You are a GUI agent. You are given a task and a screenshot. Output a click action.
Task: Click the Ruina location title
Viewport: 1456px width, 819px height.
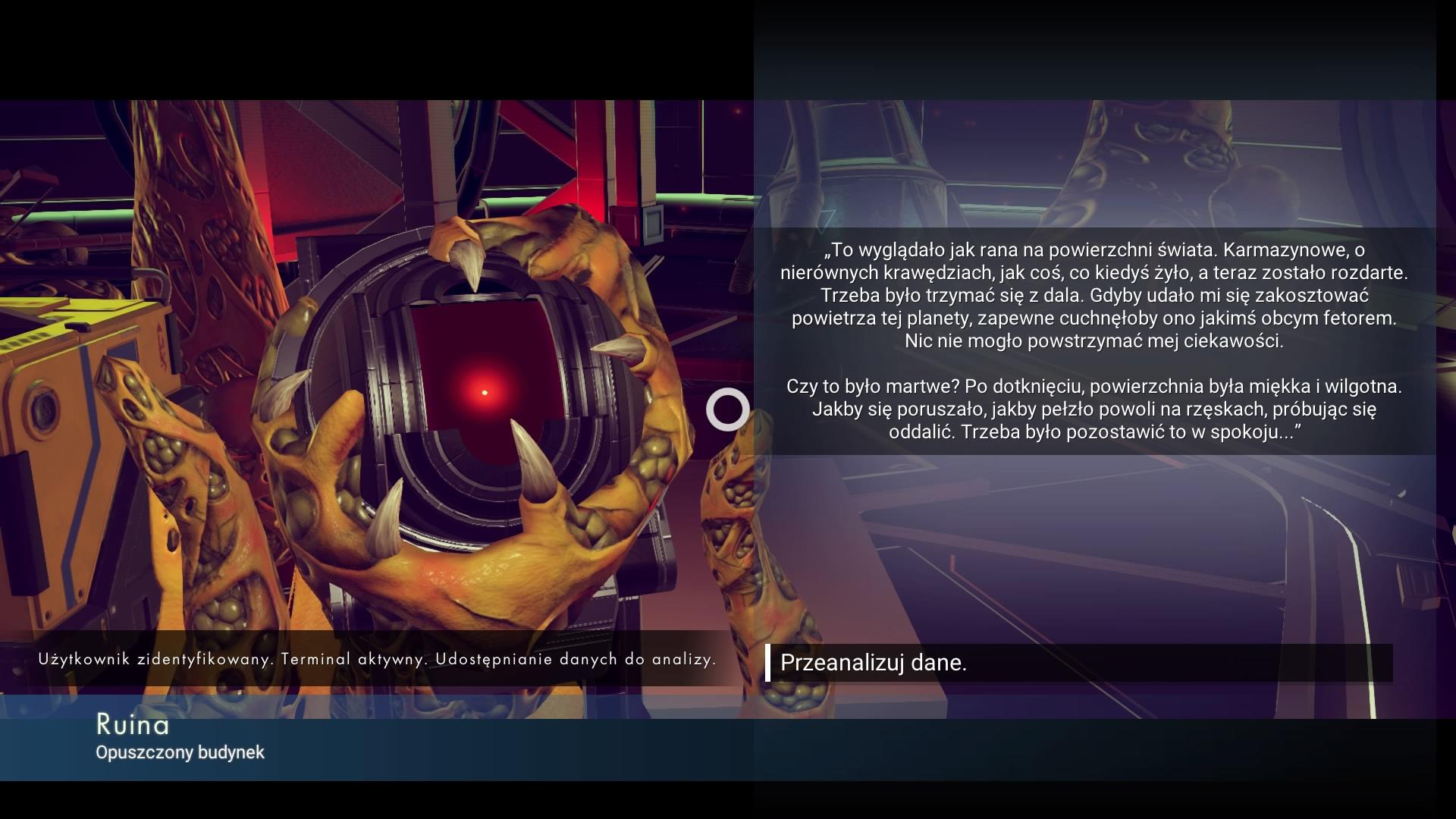coord(133,725)
